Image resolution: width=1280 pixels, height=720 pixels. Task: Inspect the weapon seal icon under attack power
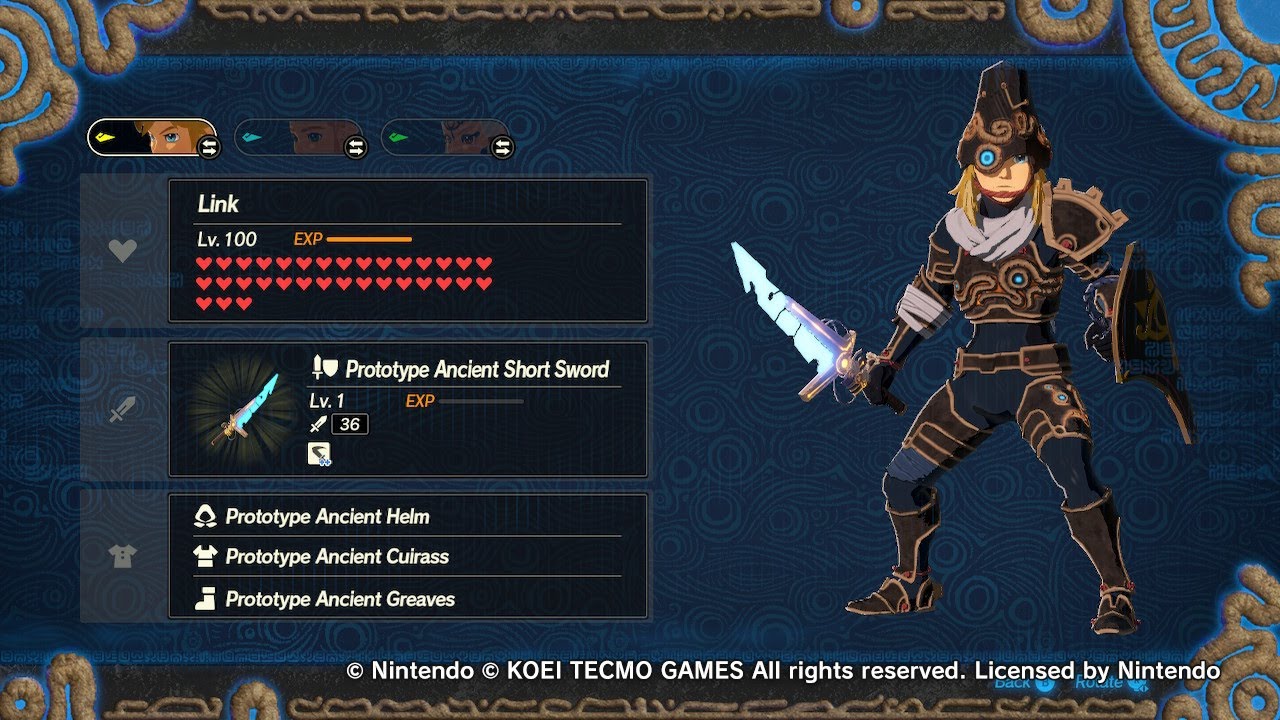click(x=319, y=455)
